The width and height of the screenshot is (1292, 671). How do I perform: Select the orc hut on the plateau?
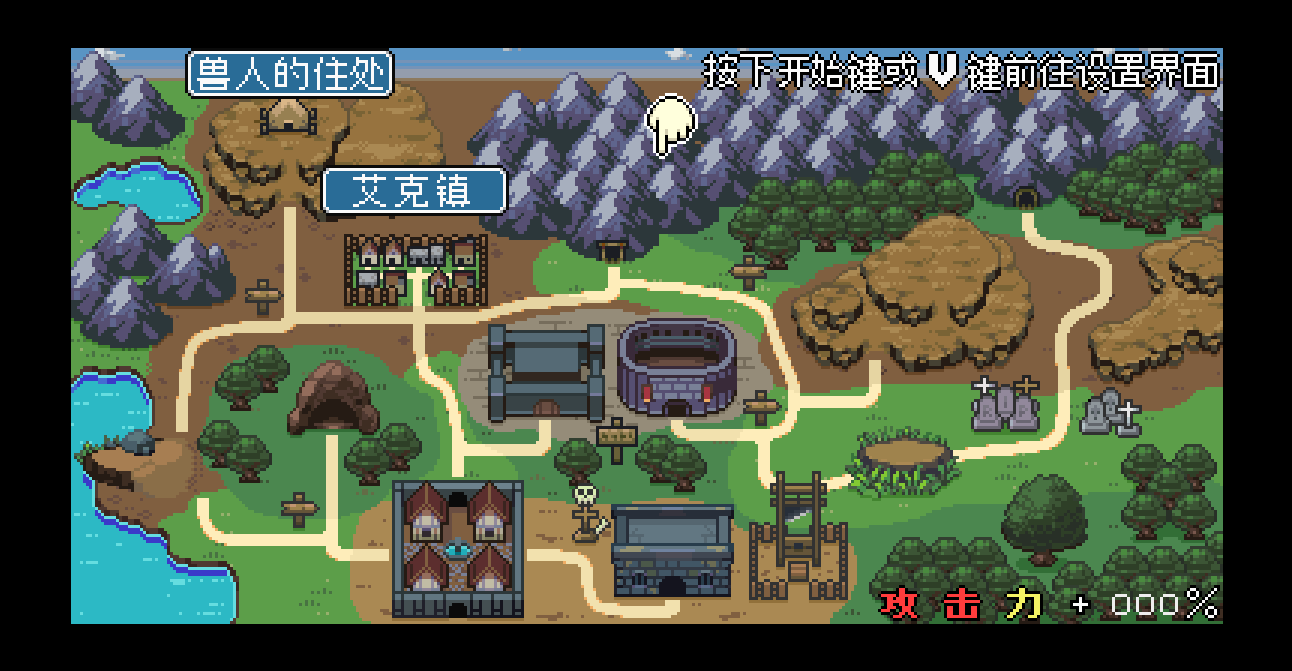(288, 117)
